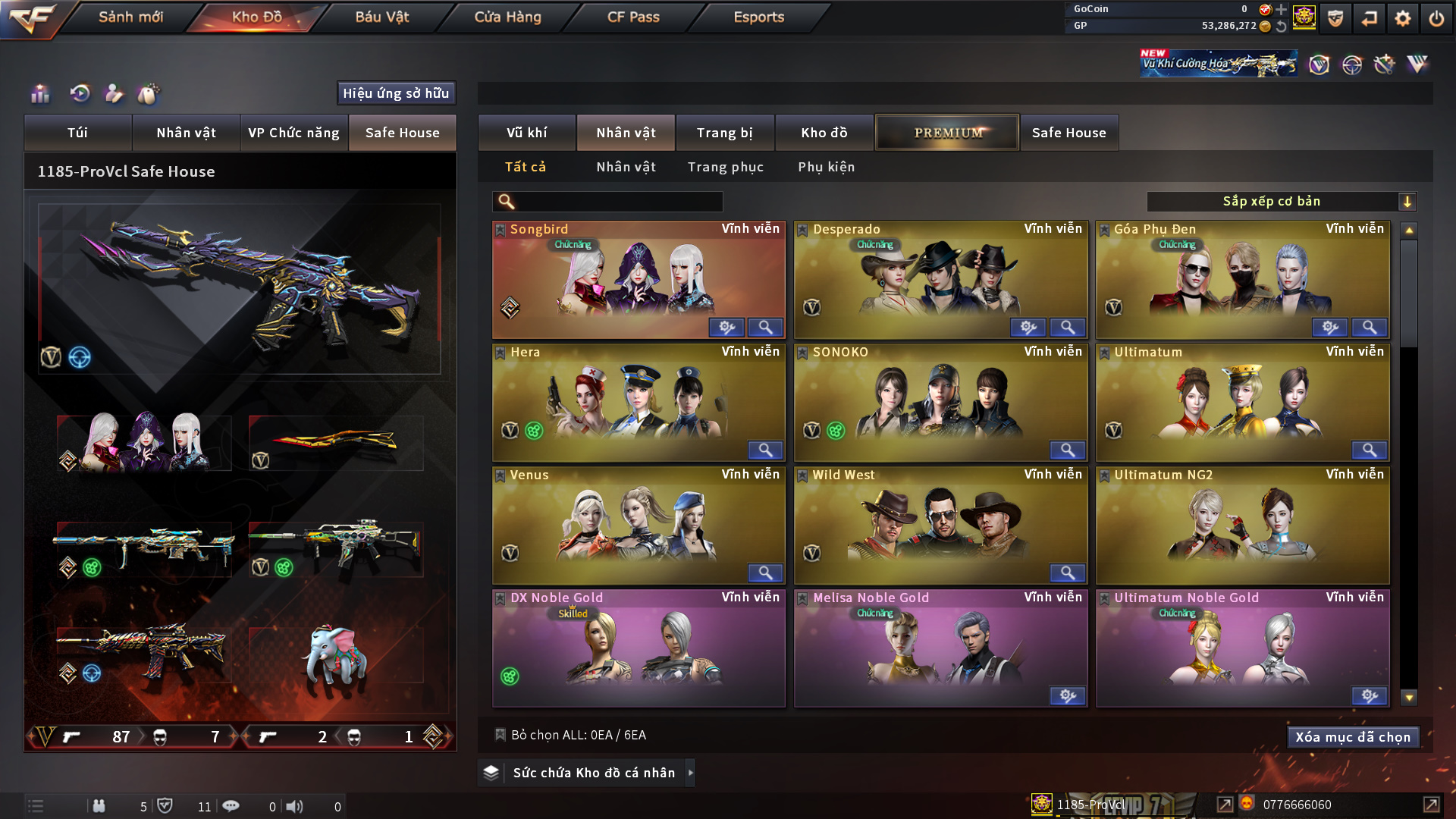Viewport: 1456px width, 819px height.
Task: Open the Cửa Hàng shop
Action: tap(507, 17)
